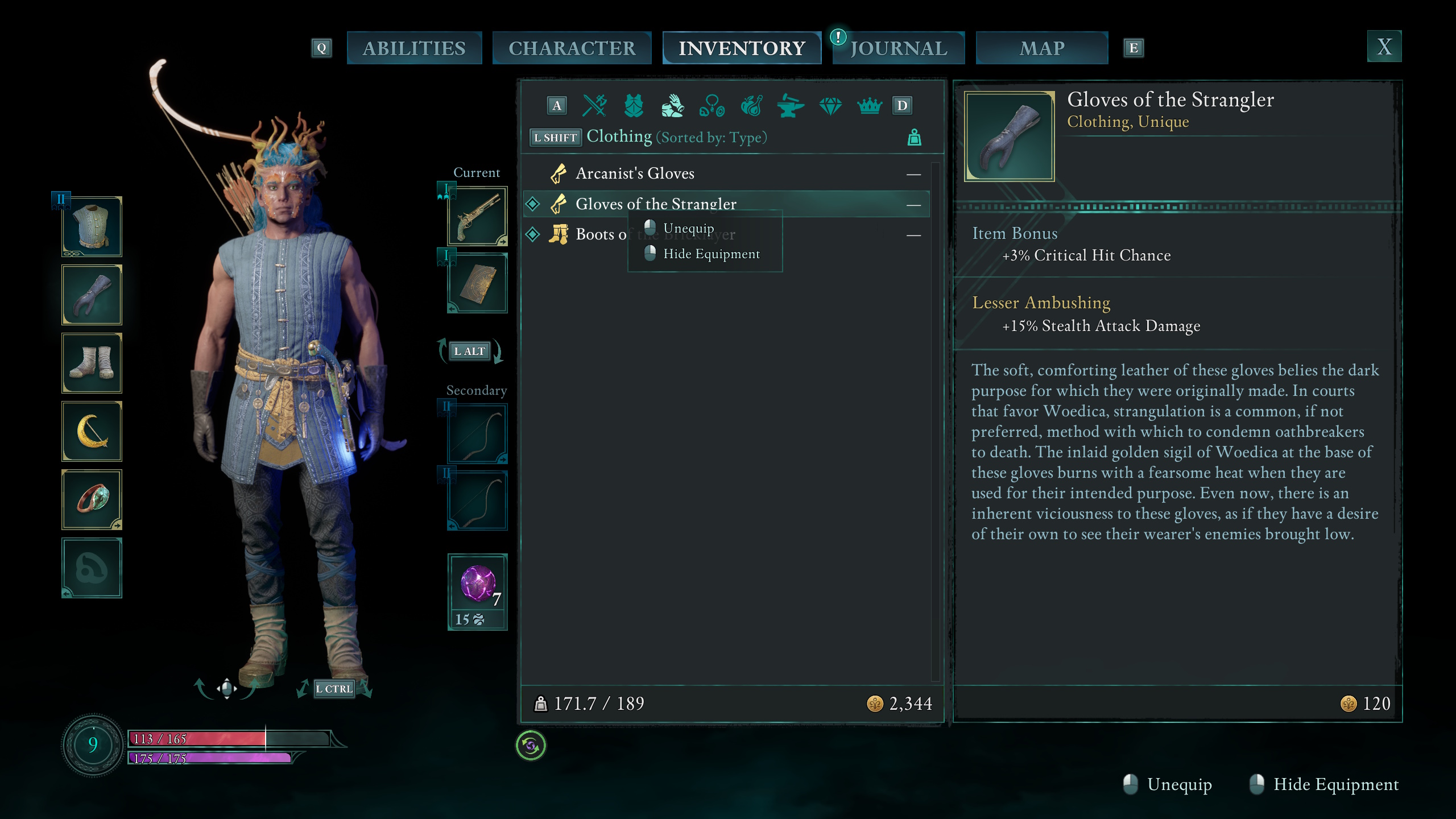1456x819 pixels.
Task: Select the anvil crafting materials filter
Action: [791, 105]
